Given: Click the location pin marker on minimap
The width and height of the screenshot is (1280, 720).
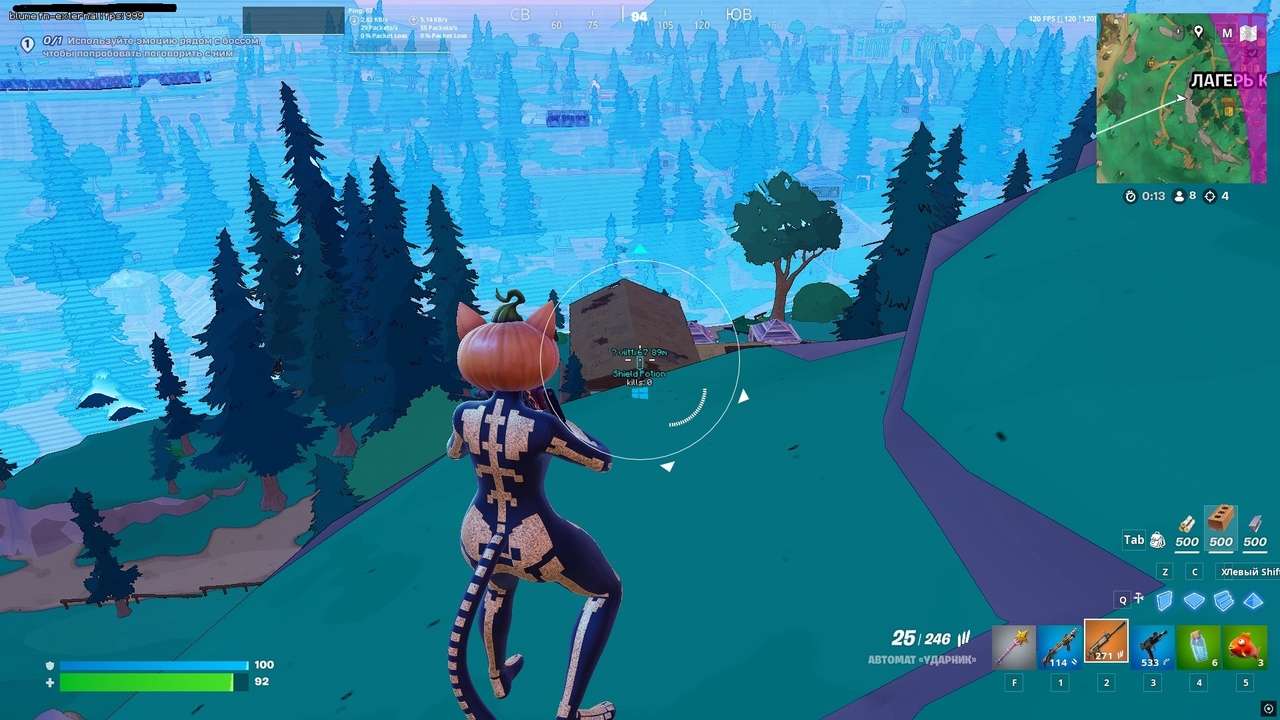Looking at the screenshot, I should [1199, 33].
